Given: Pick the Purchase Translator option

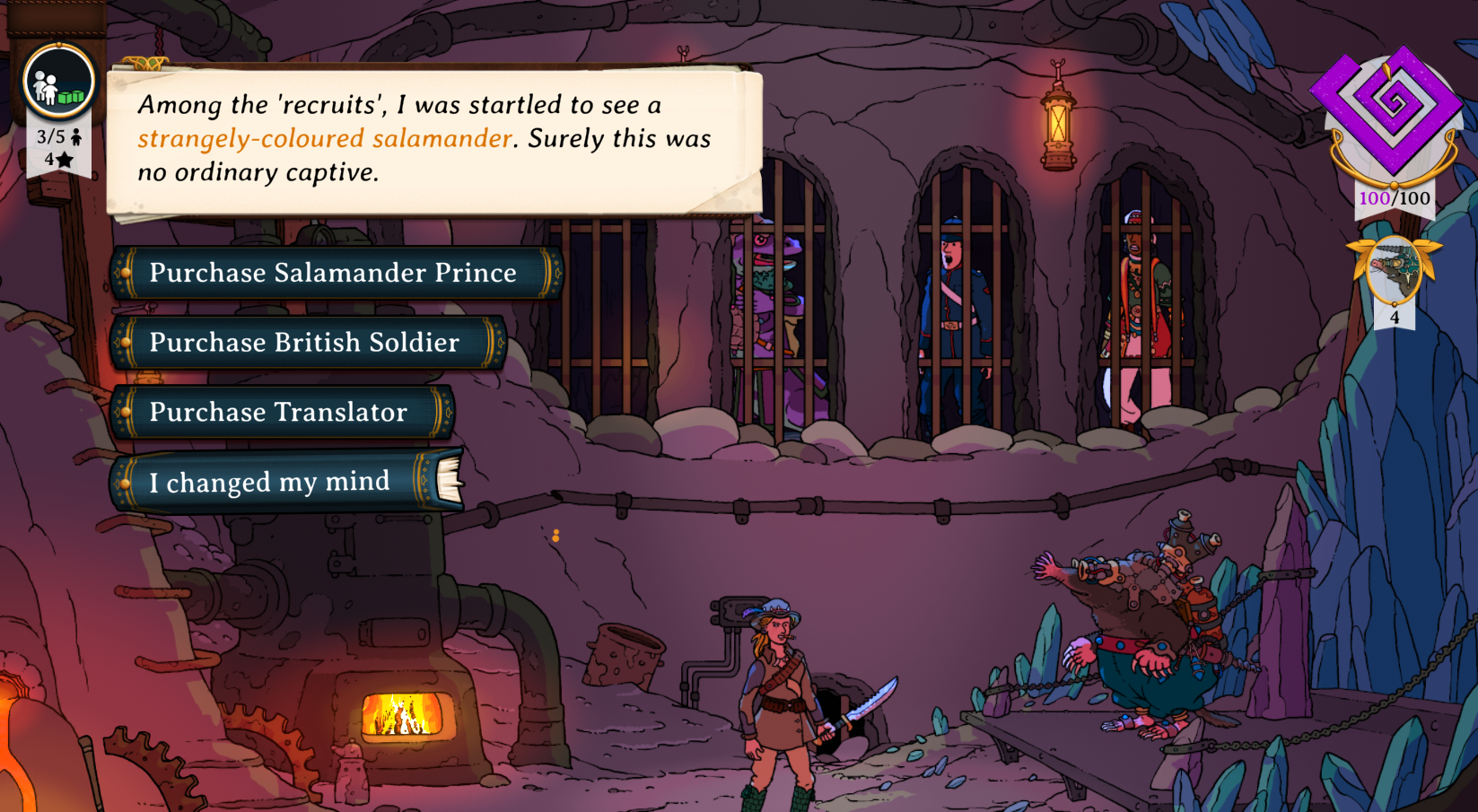Looking at the screenshot, I should coord(279,413).
